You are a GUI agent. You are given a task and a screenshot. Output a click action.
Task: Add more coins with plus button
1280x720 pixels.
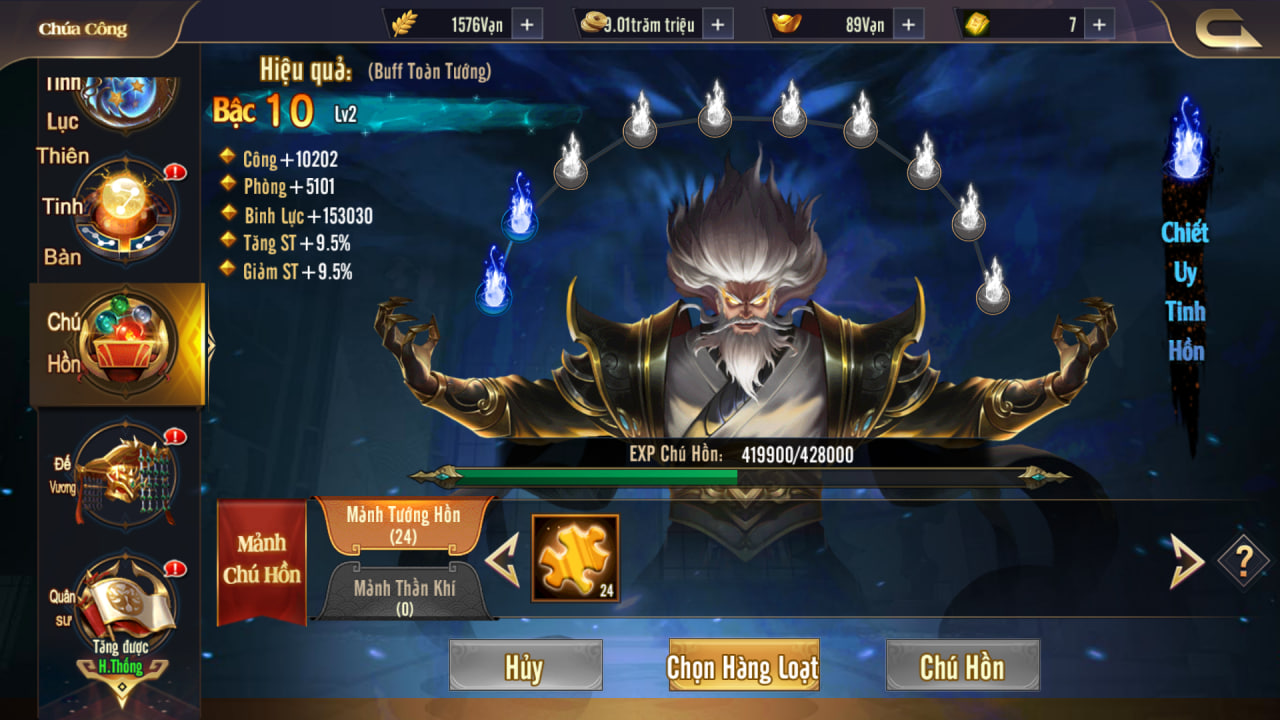(x=718, y=25)
